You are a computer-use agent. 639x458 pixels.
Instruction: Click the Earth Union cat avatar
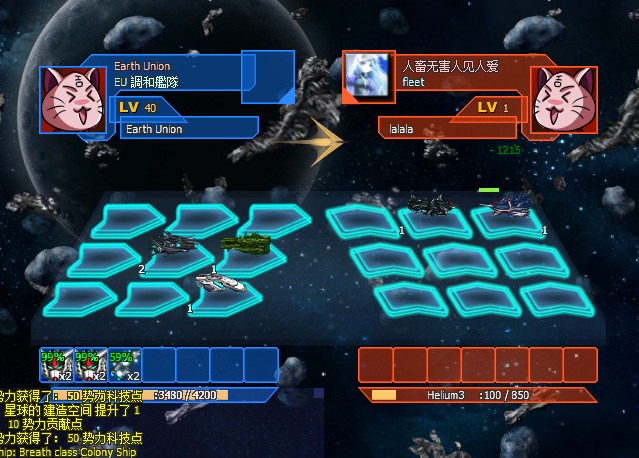70,98
